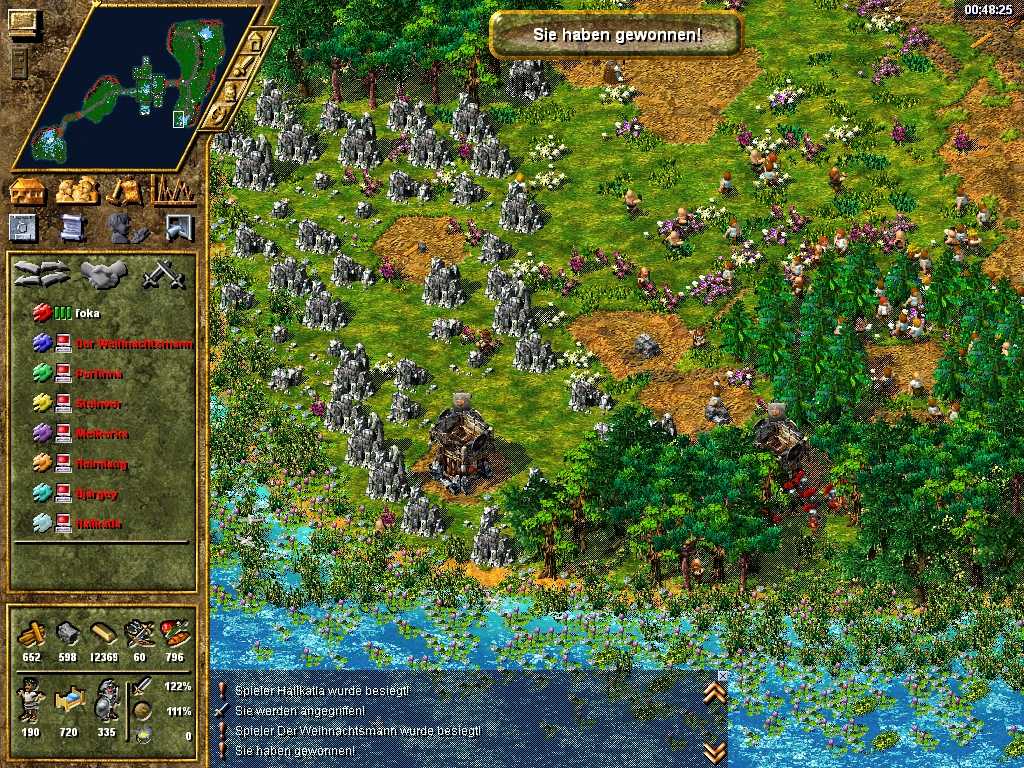Switch to the grey arrows trade tab
1024x768 pixels.
[x=42, y=273]
